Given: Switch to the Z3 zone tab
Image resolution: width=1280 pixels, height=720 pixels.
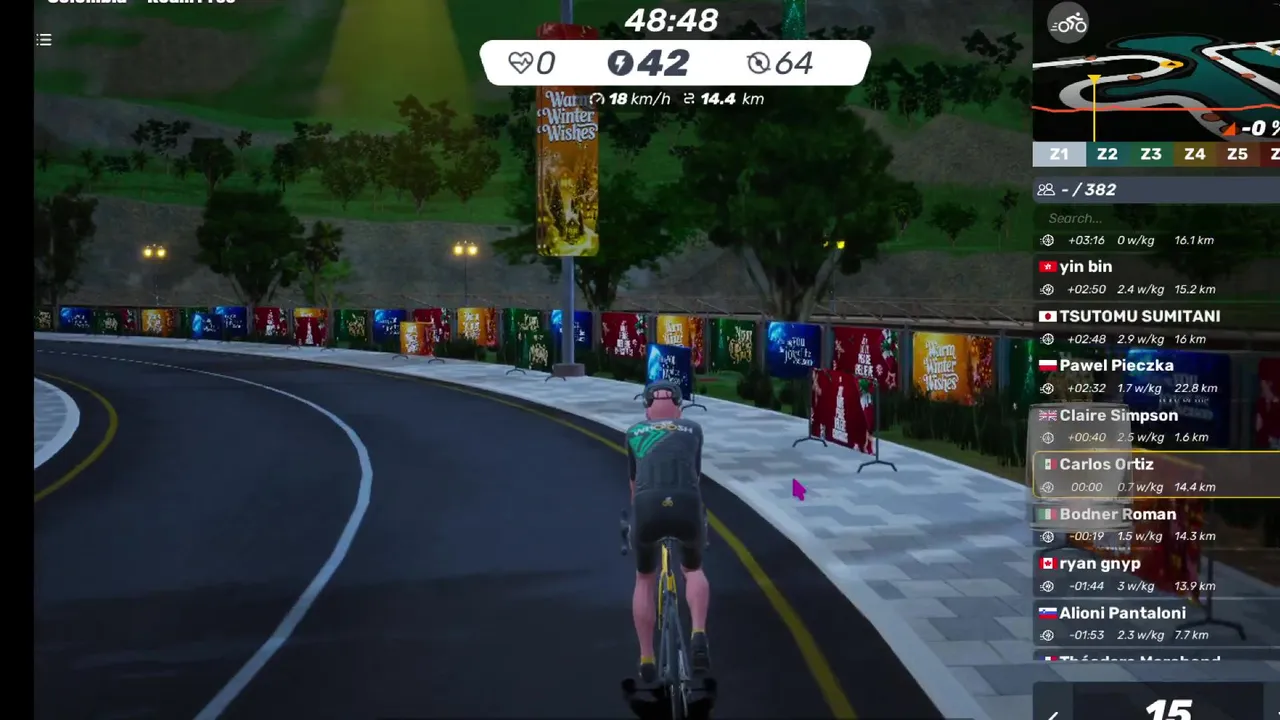Looking at the screenshot, I should click(x=1151, y=154).
